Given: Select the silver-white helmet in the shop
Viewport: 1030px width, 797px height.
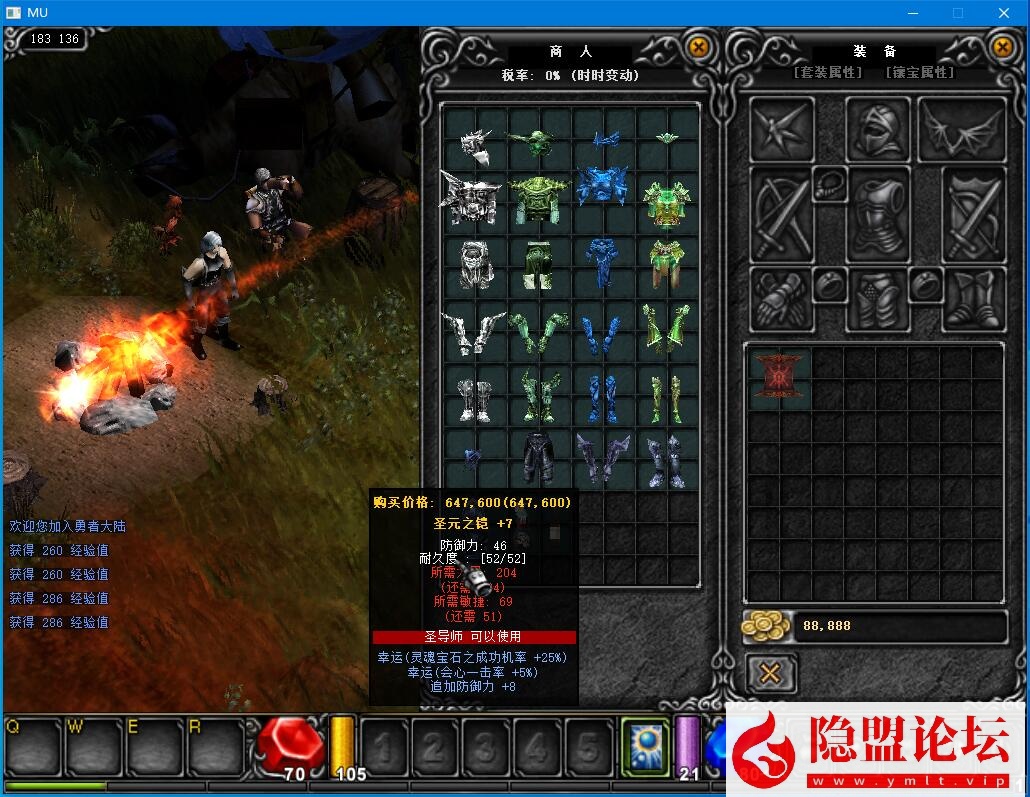Looking at the screenshot, I should 474,146.
